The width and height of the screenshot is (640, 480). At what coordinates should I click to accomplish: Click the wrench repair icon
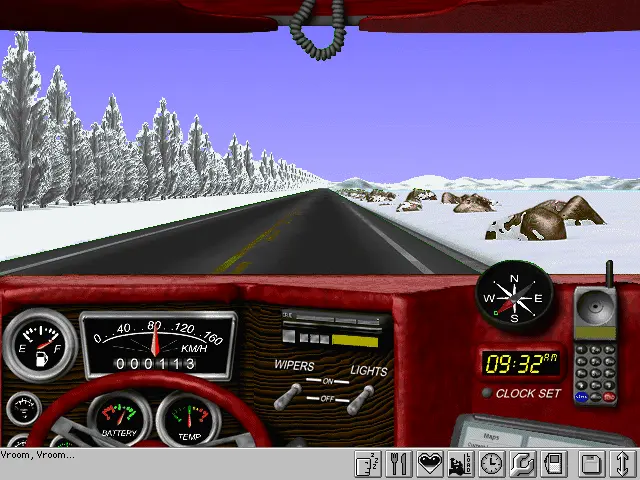pyautogui.click(x=522, y=464)
